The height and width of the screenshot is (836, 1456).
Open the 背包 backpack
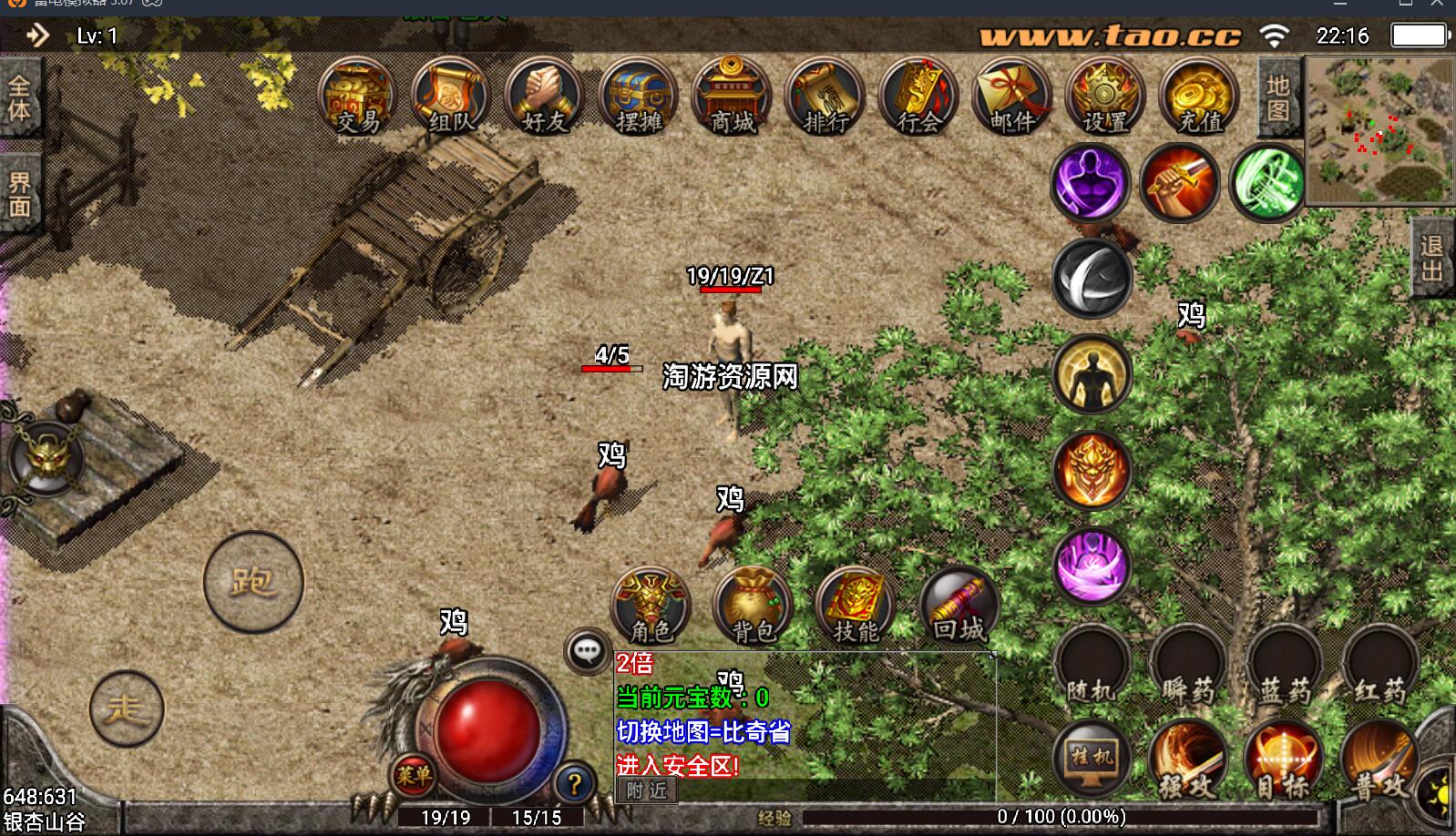(x=754, y=605)
